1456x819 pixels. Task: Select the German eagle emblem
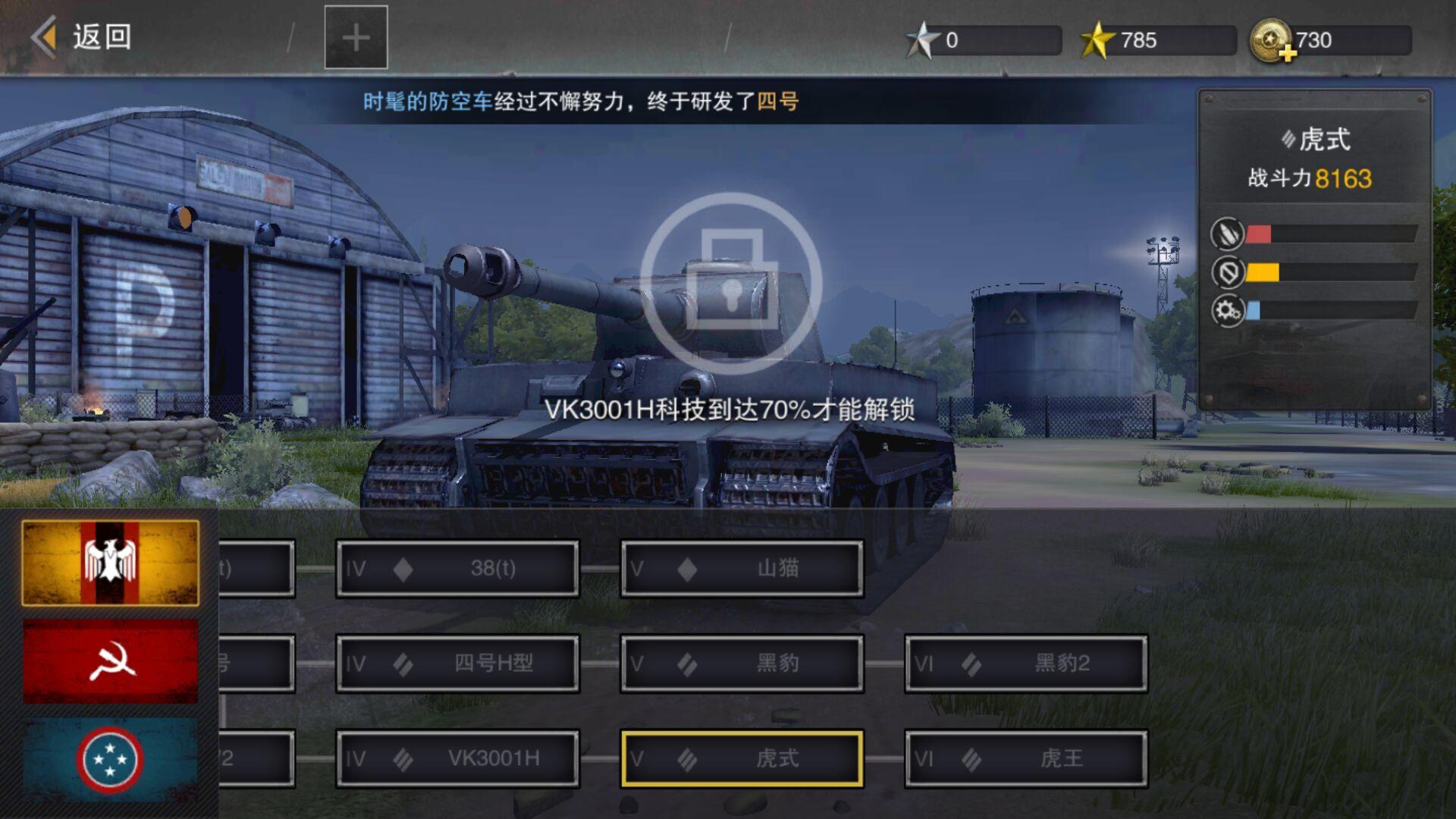click(x=111, y=561)
